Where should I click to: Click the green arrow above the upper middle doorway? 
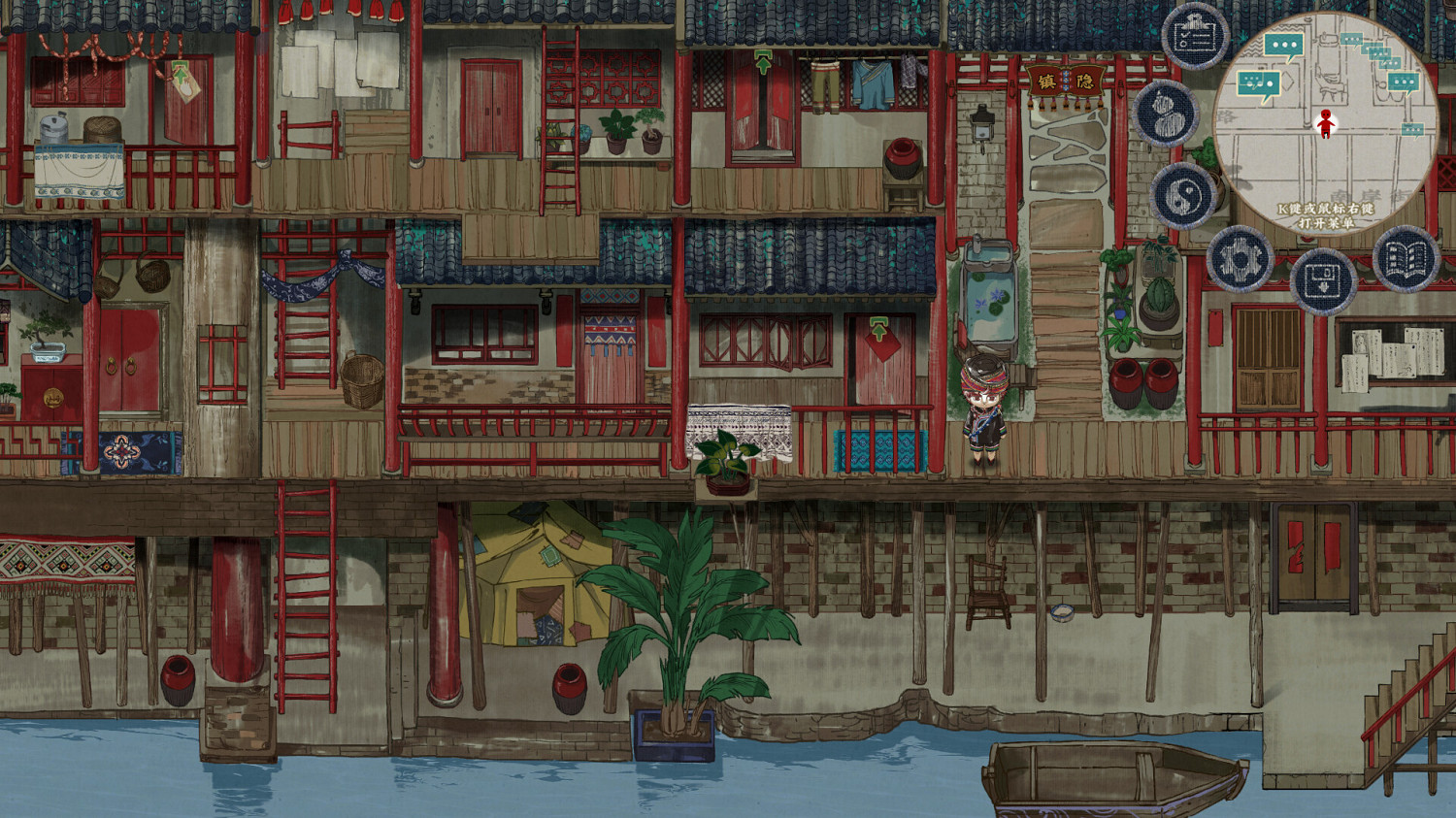coord(763,64)
